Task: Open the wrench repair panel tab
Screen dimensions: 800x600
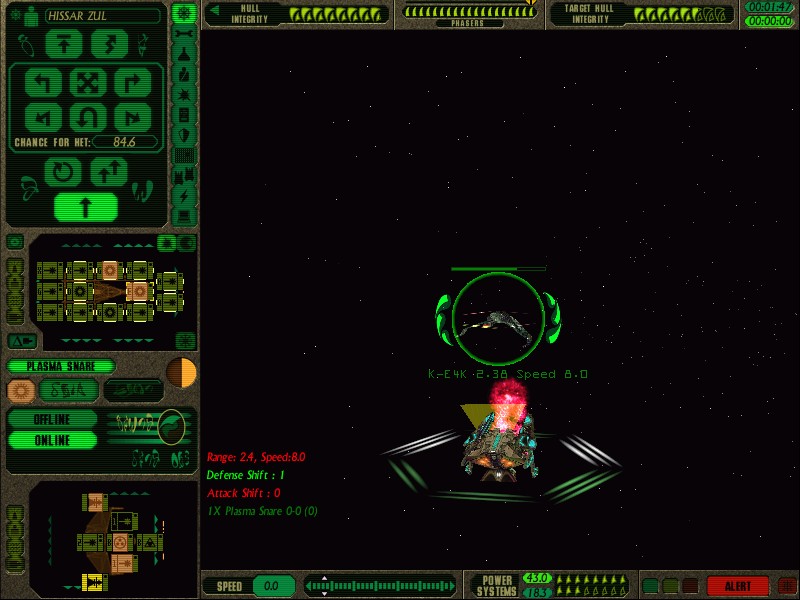Action: [x=184, y=35]
